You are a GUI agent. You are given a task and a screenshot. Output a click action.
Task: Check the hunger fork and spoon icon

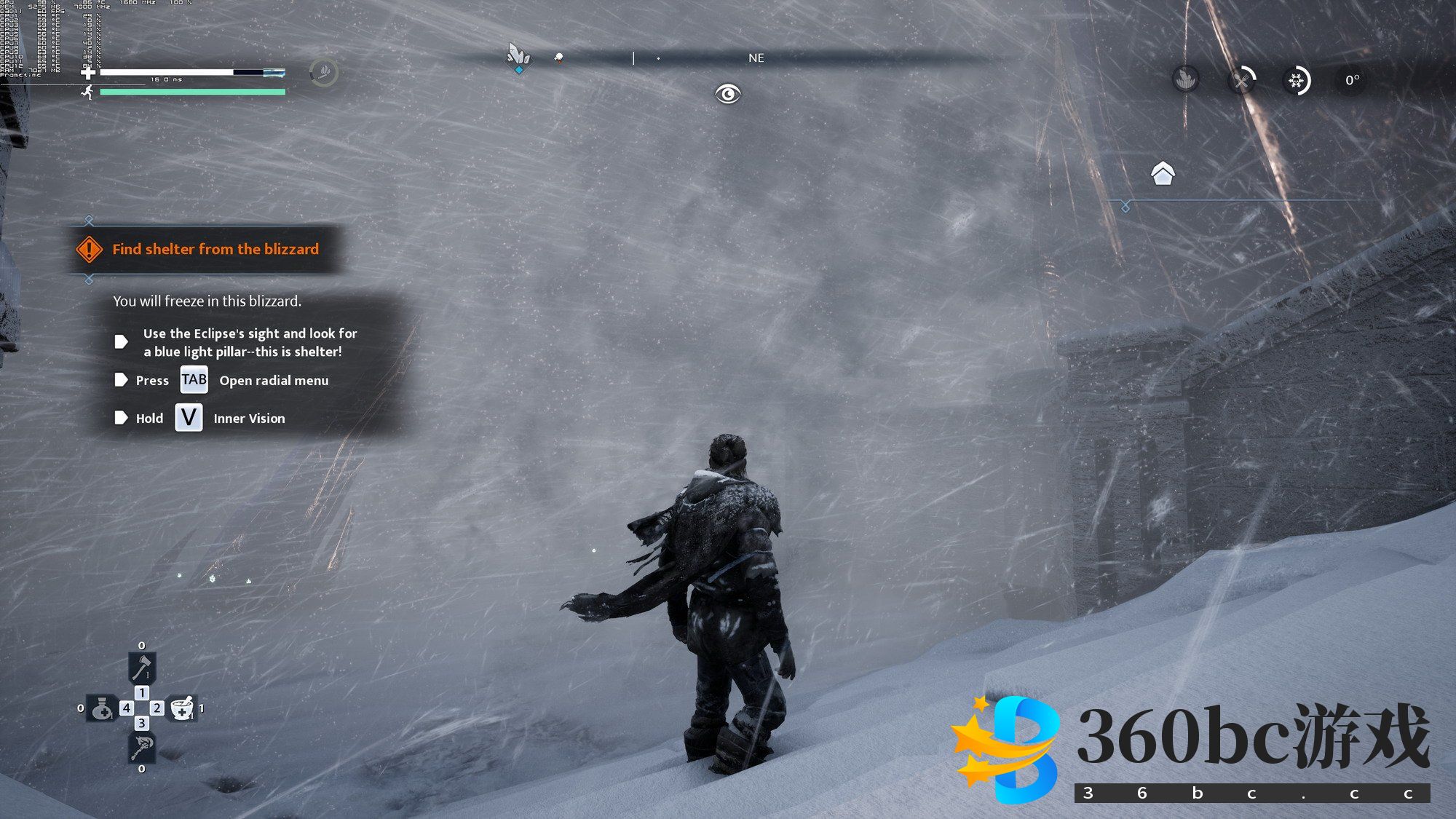[1242, 79]
